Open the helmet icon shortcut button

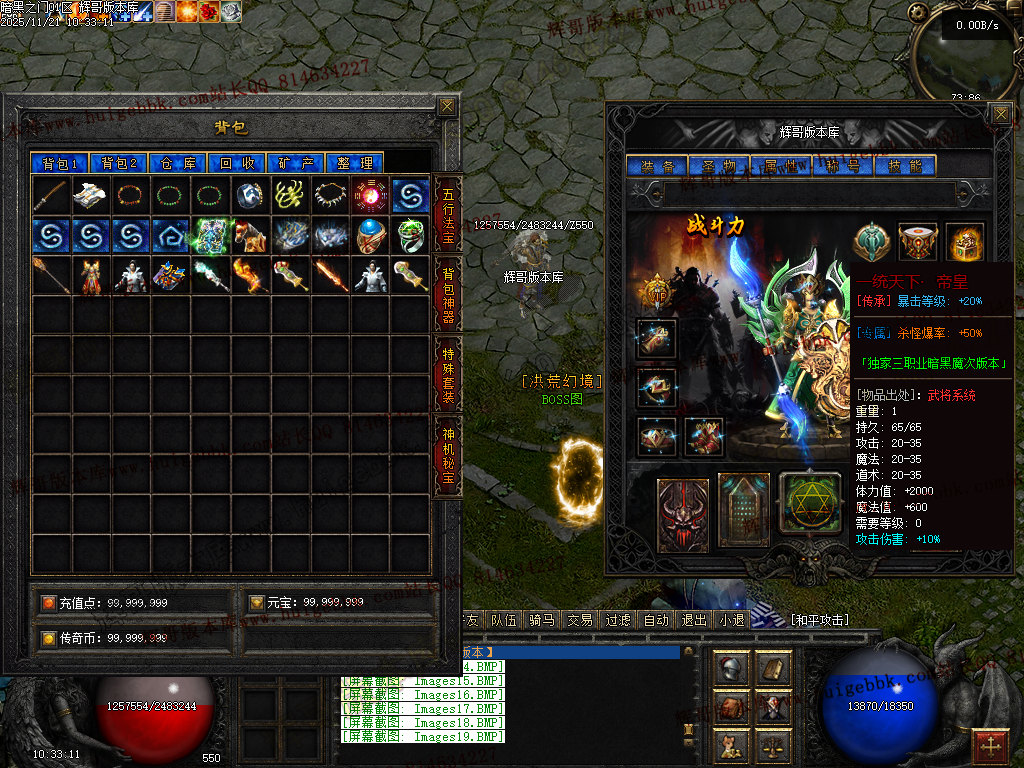click(731, 669)
